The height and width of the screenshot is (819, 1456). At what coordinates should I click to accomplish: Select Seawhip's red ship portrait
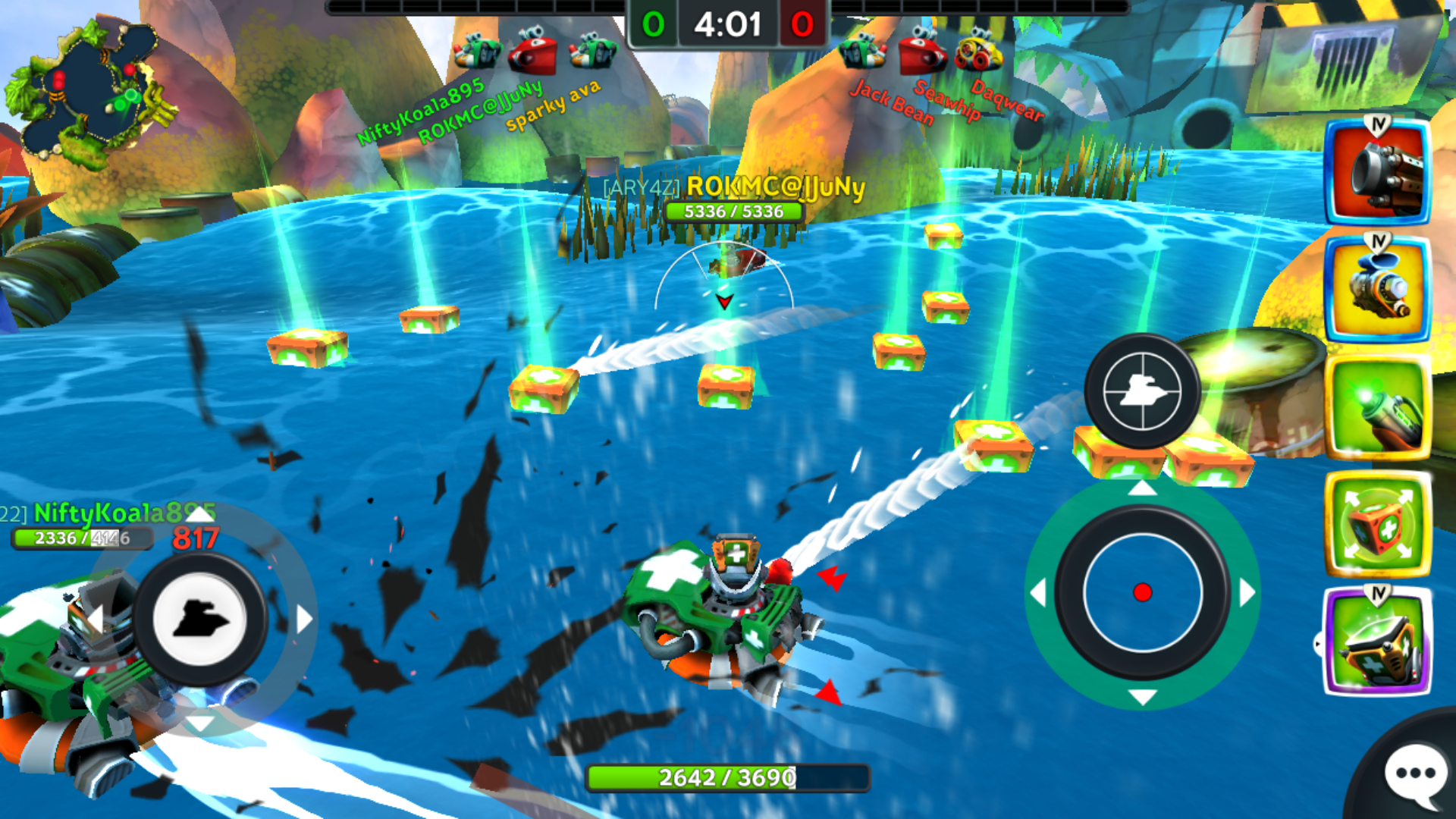point(921,52)
